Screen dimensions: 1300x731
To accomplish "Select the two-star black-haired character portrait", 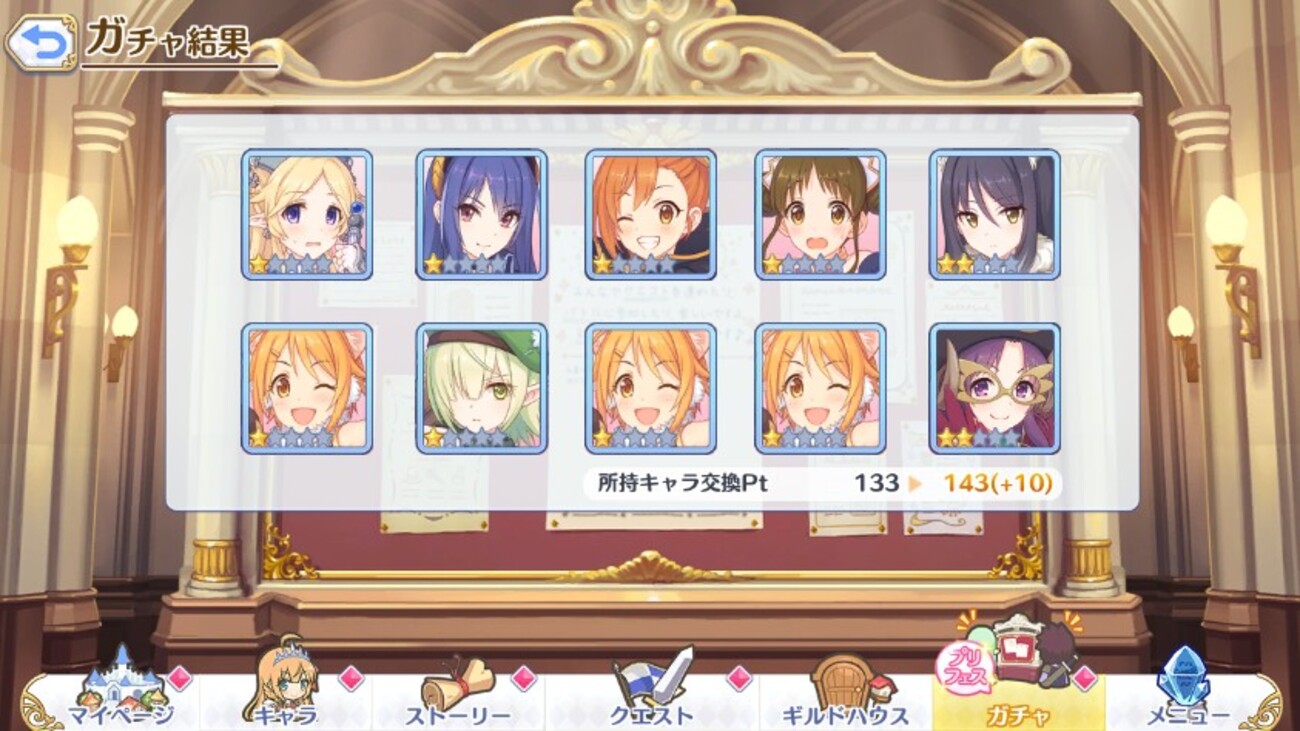I will [x=994, y=215].
